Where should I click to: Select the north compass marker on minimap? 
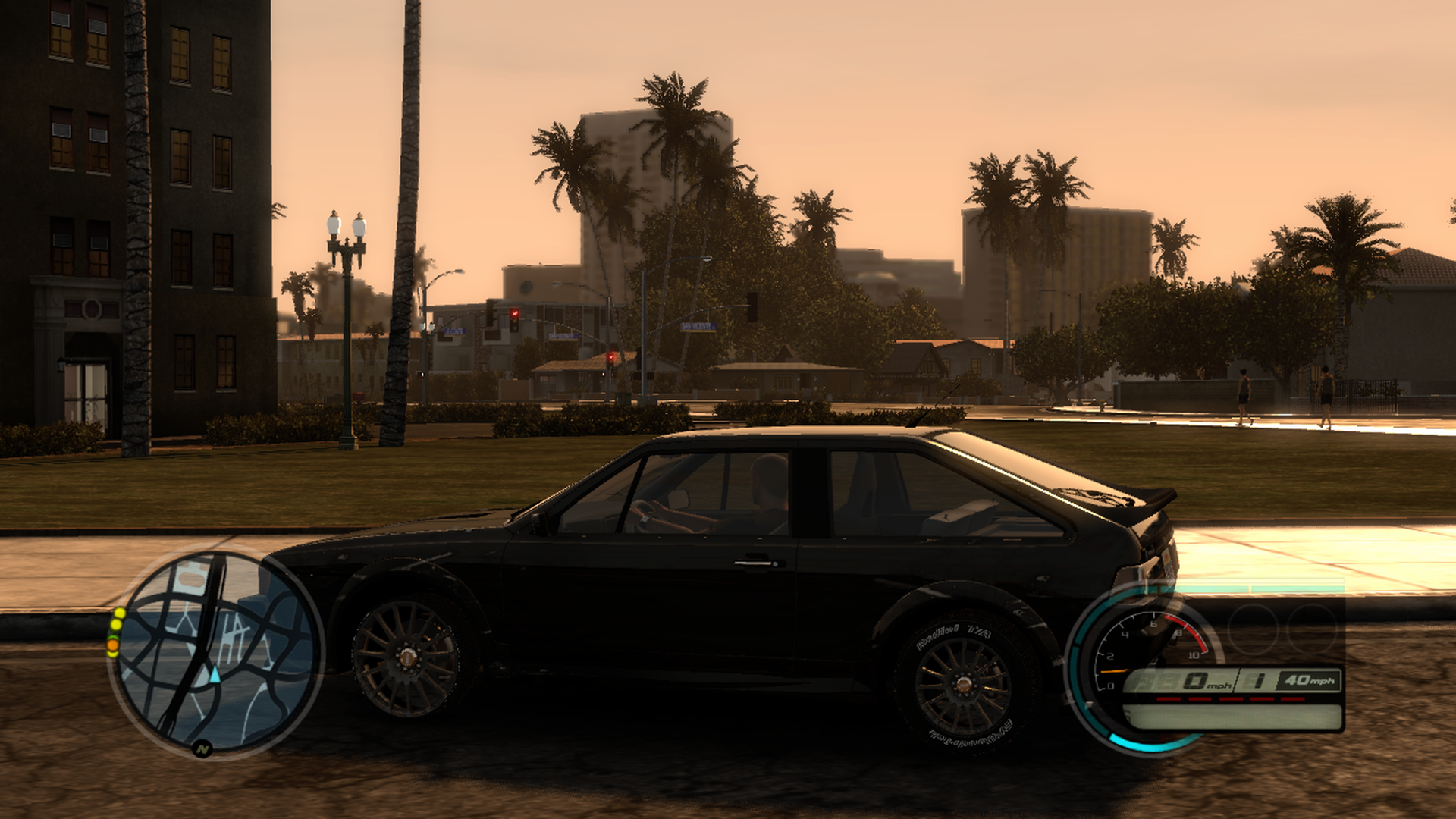pyautogui.click(x=202, y=749)
